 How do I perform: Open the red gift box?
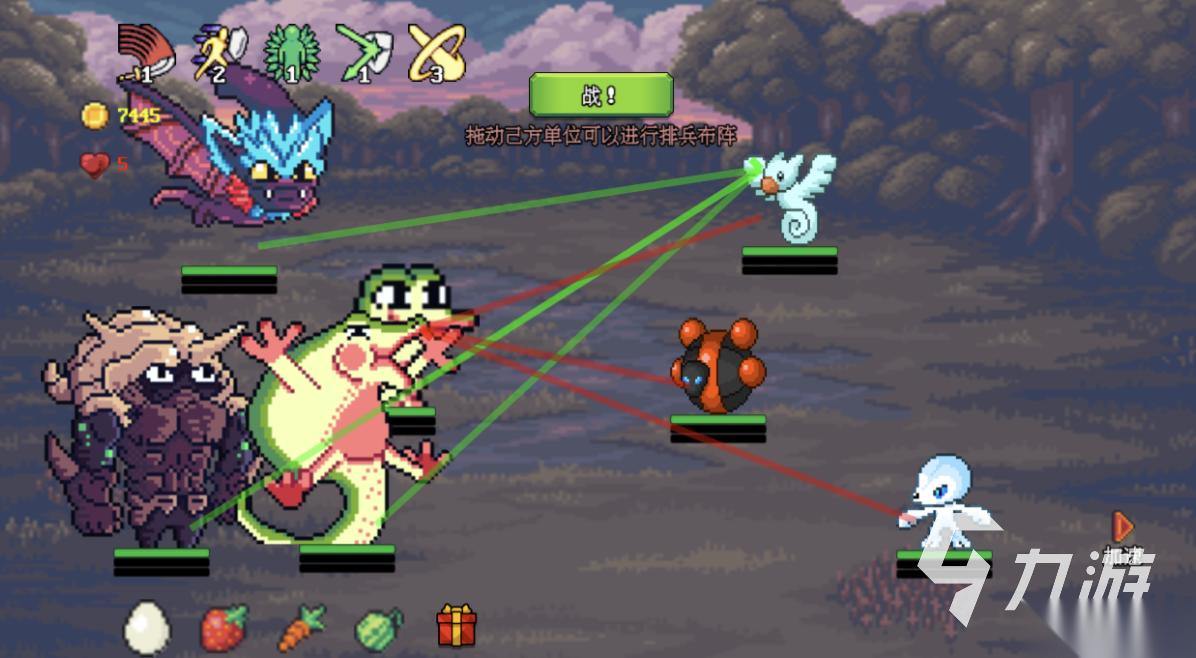[x=457, y=627]
